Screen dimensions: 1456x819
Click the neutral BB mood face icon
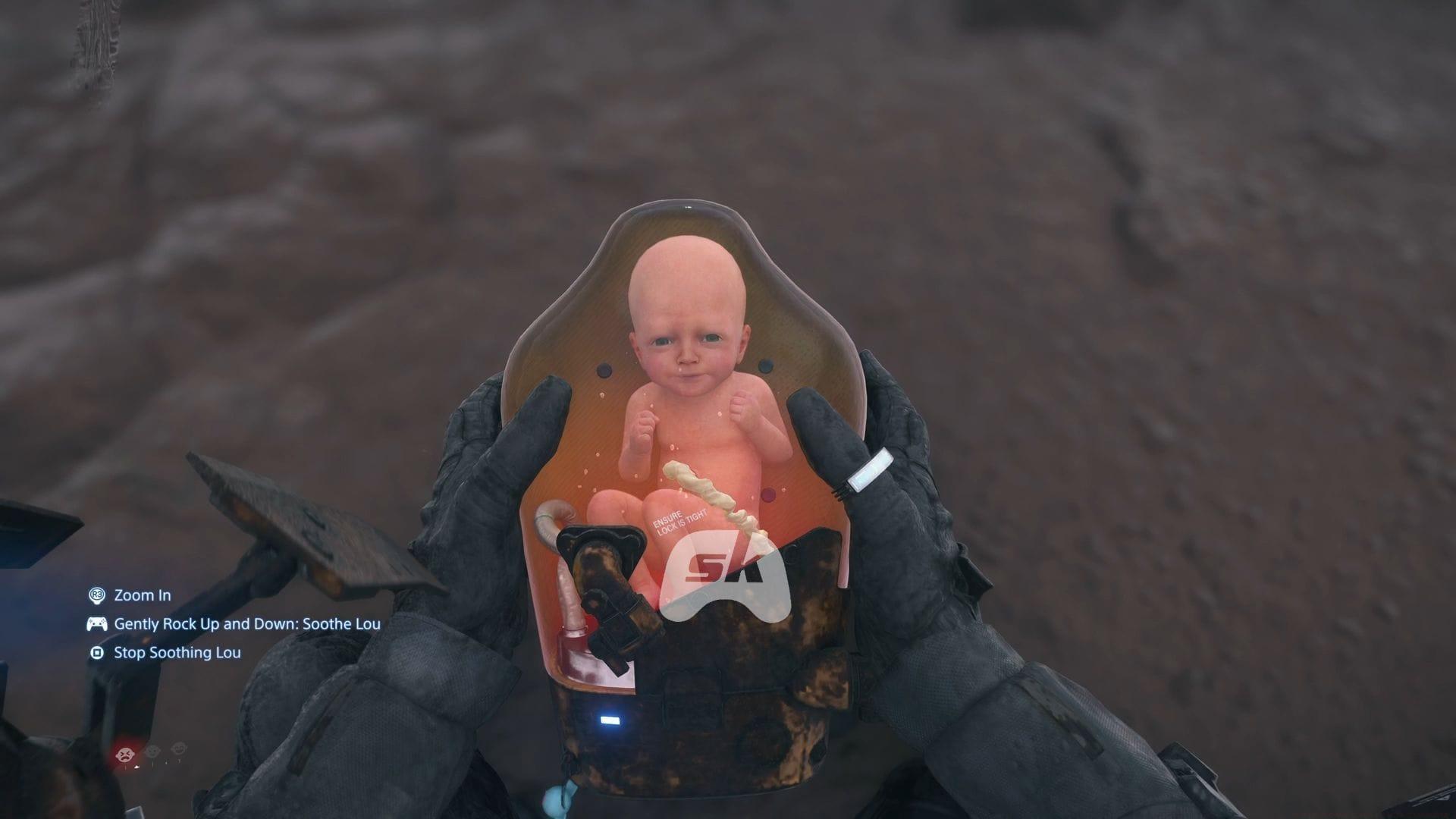(153, 752)
